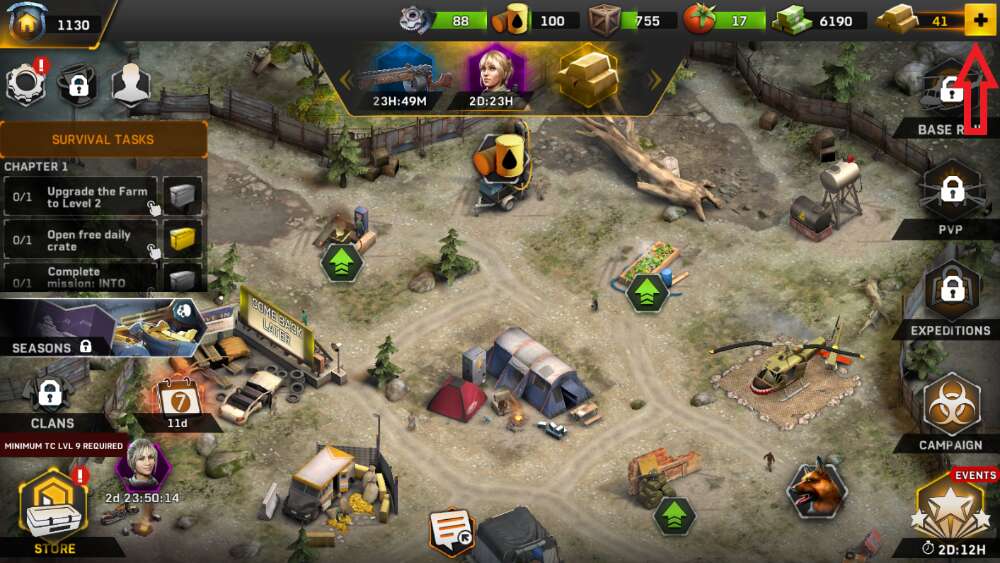
Task: Click the gold plus button
Action: click(980, 20)
